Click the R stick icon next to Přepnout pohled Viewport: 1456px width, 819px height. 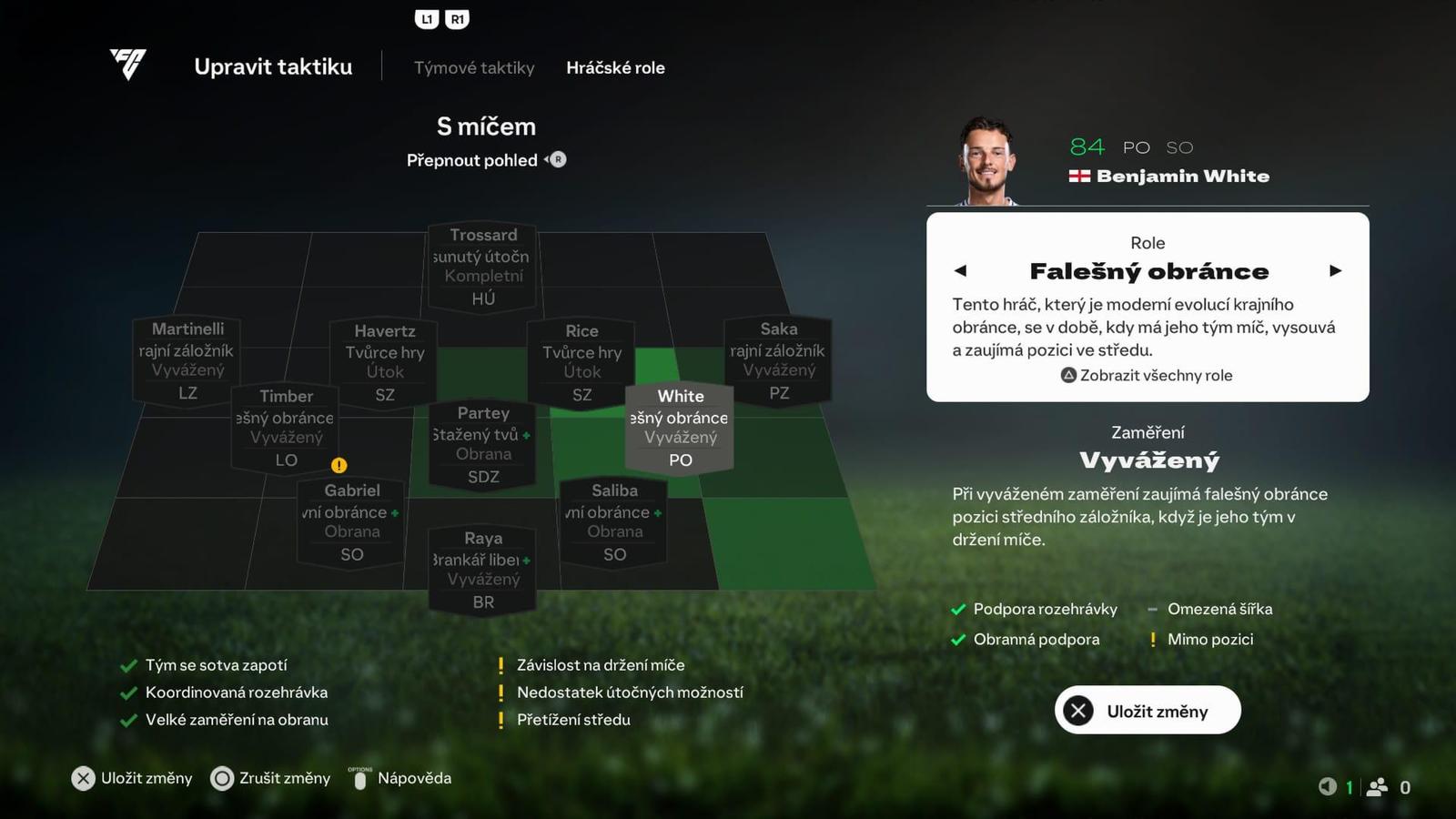pyautogui.click(x=556, y=159)
